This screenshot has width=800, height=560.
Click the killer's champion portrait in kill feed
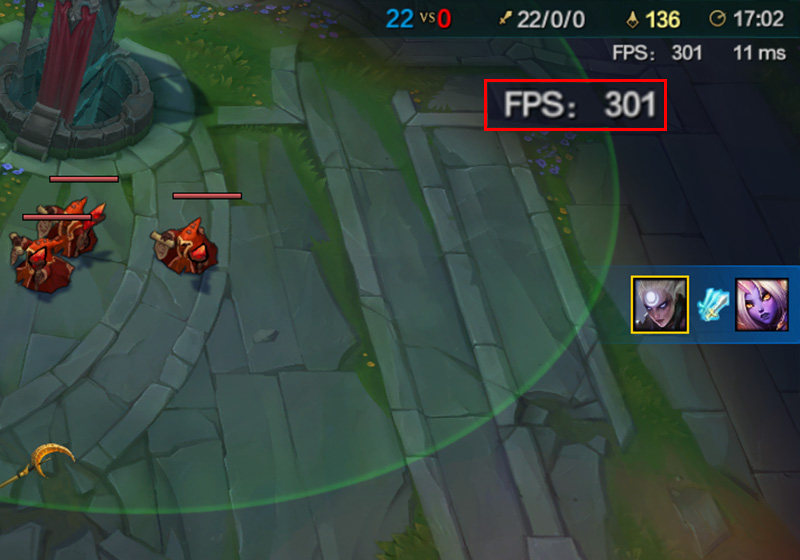[659, 304]
